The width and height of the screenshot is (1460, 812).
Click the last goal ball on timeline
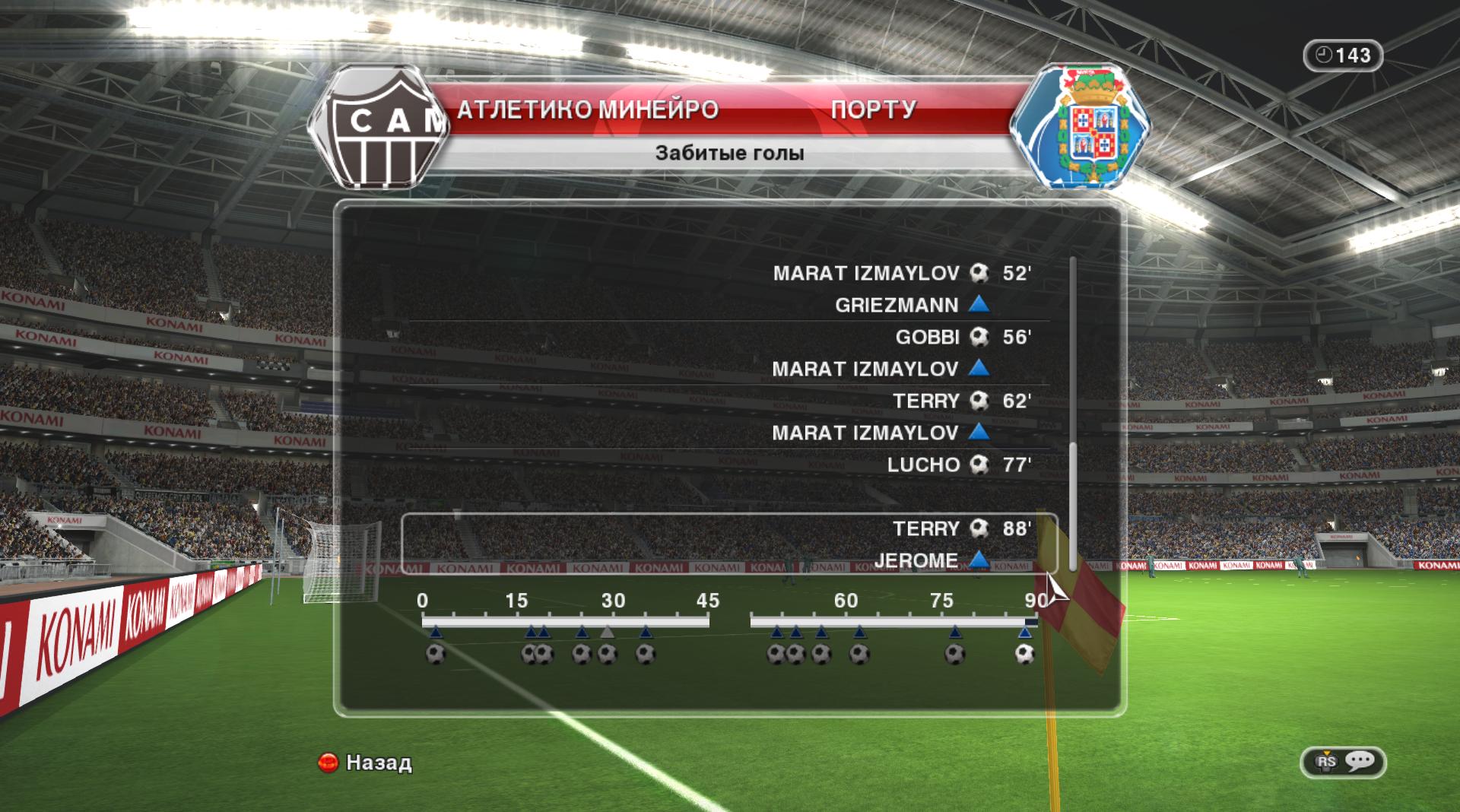click(1025, 654)
